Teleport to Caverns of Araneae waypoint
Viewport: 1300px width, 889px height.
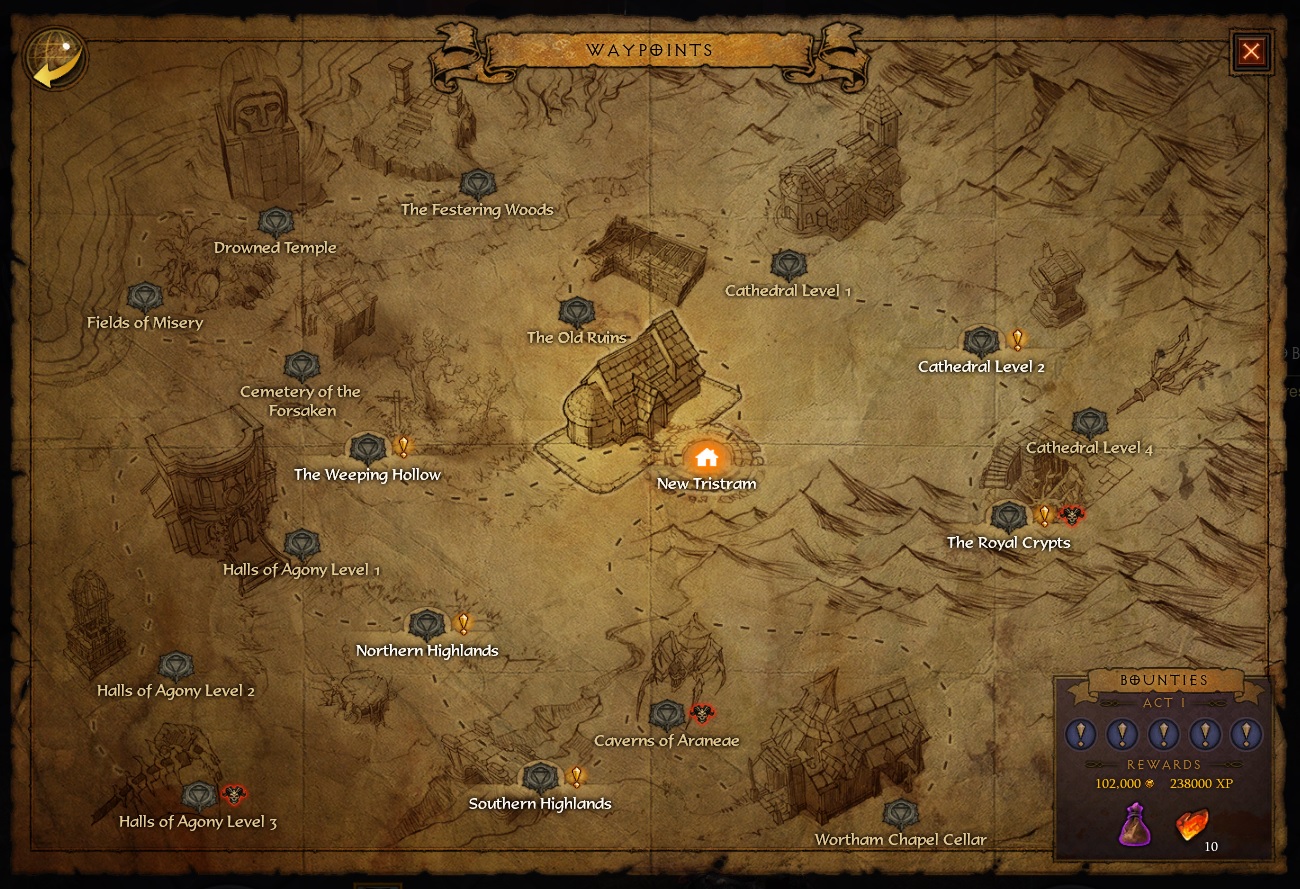(x=666, y=715)
